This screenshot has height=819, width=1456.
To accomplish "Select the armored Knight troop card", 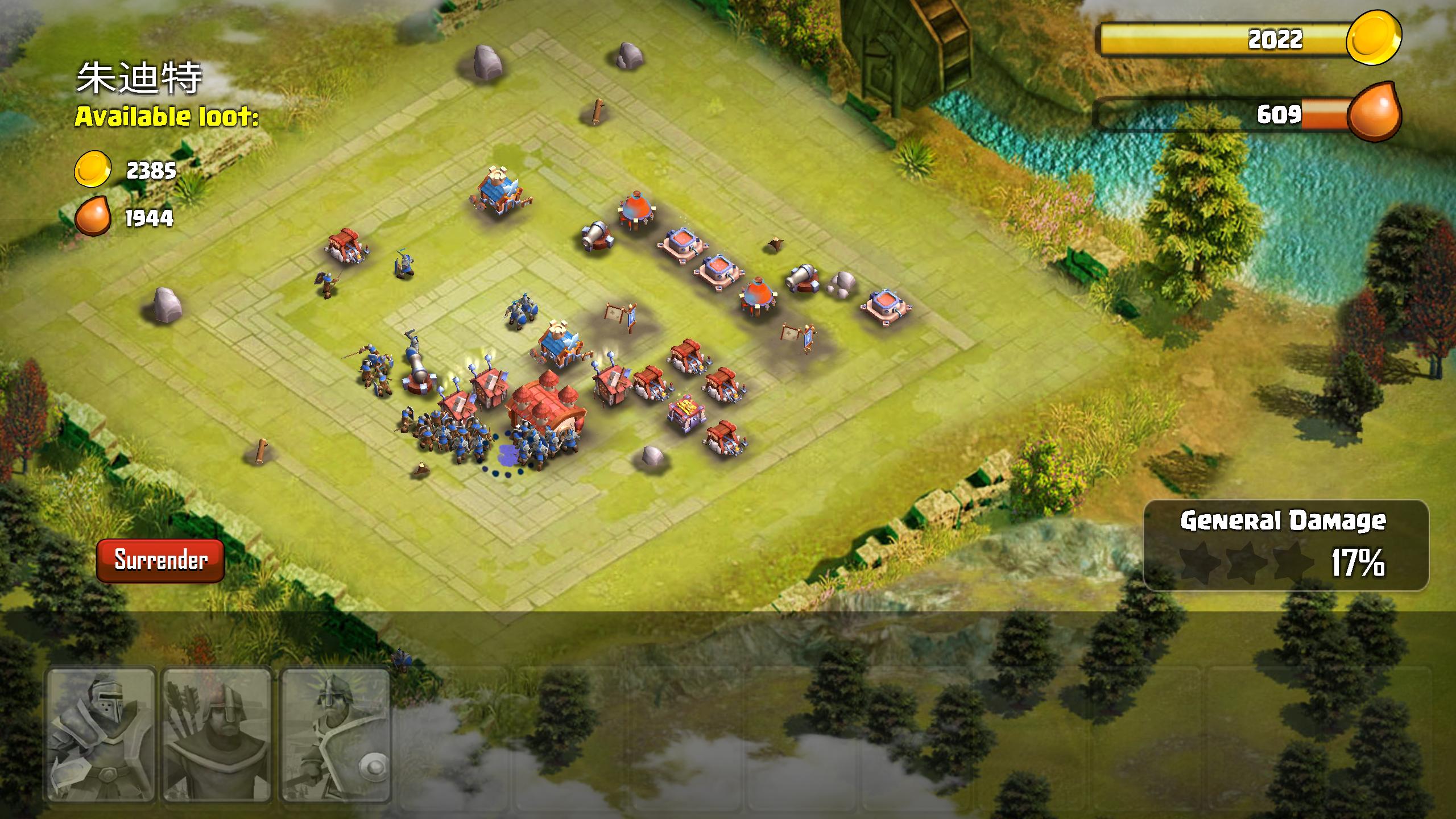I will pyautogui.click(x=102, y=739).
